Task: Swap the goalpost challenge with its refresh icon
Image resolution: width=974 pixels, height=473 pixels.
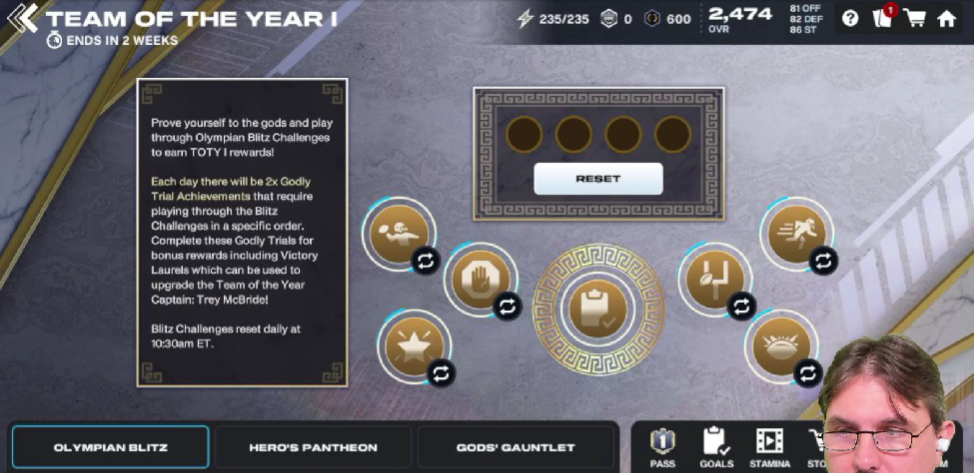Action: (741, 305)
